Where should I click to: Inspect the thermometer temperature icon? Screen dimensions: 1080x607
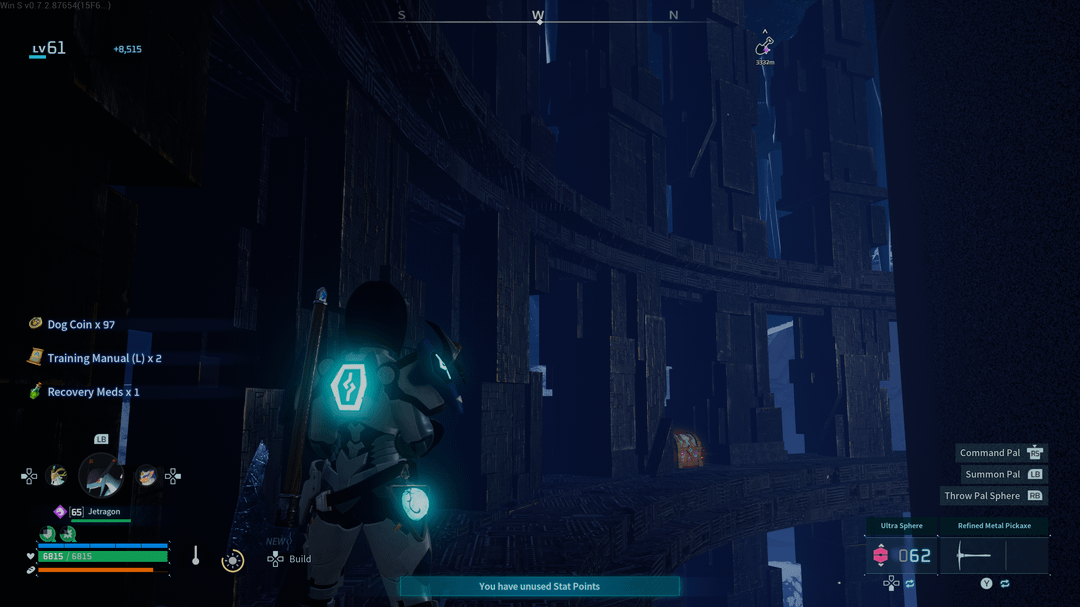[x=196, y=556]
